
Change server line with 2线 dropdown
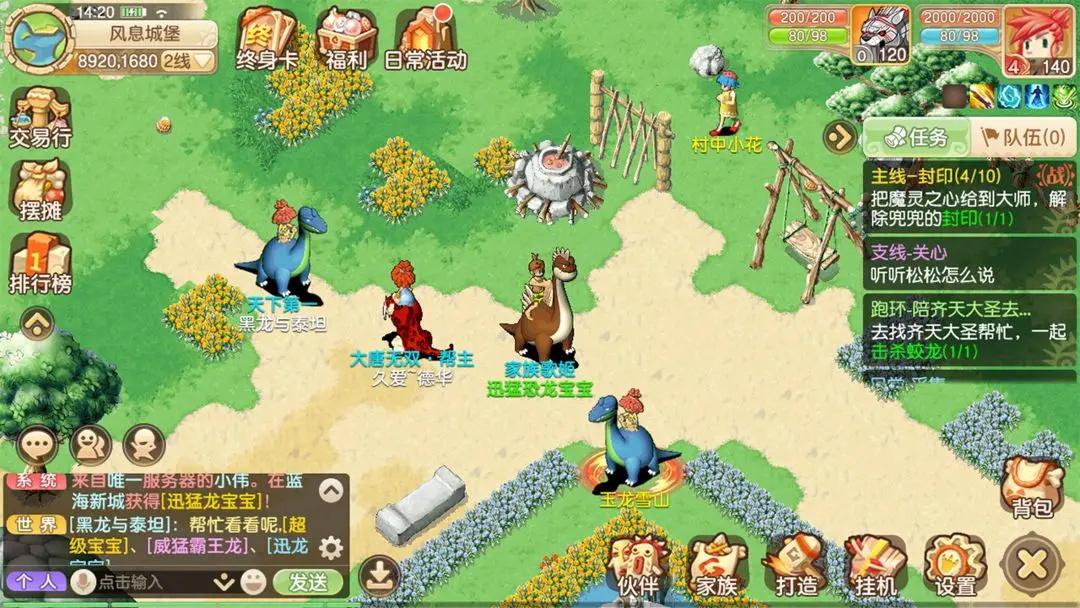point(190,61)
